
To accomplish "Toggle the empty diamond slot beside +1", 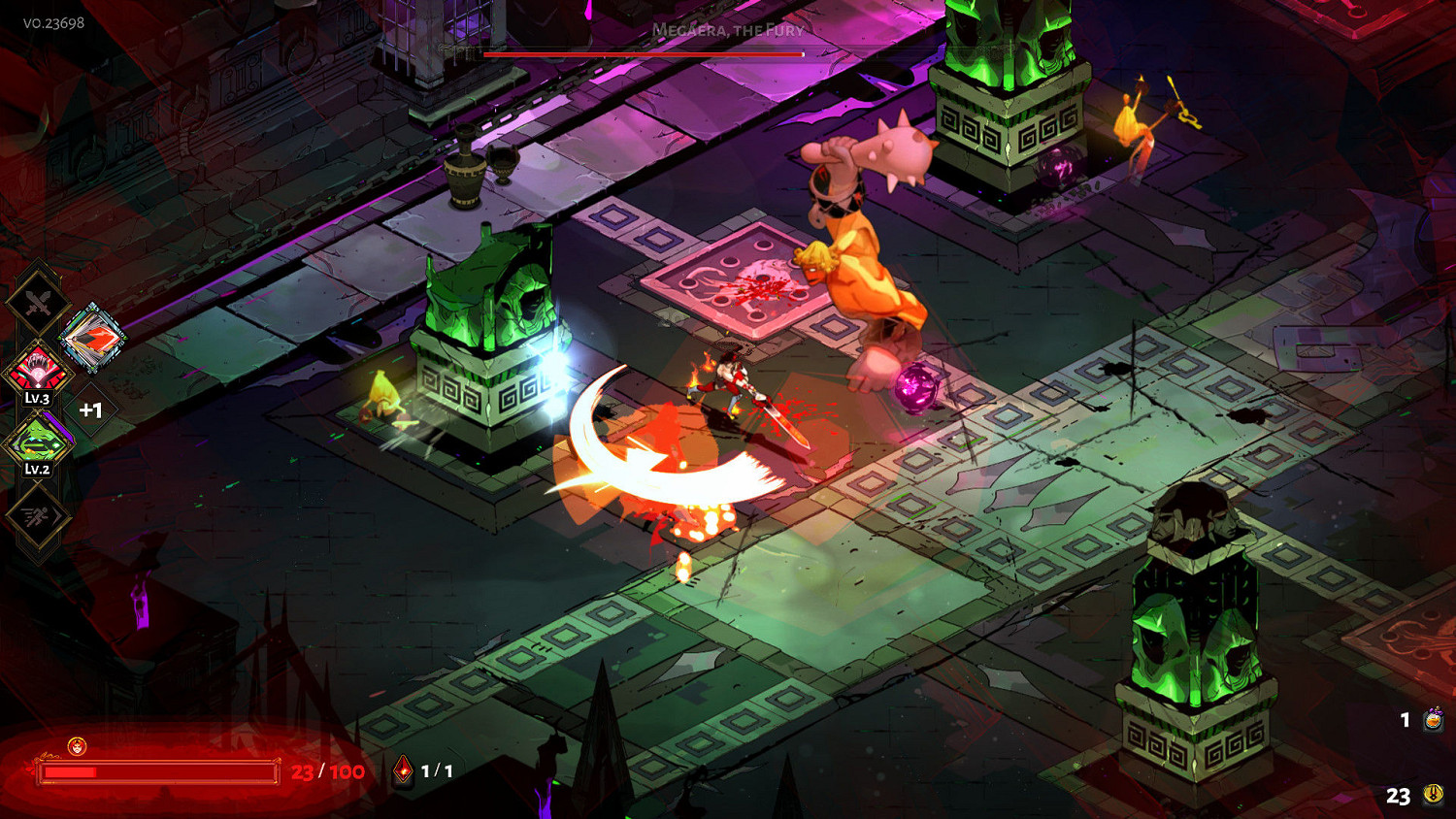I will point(91,409).
